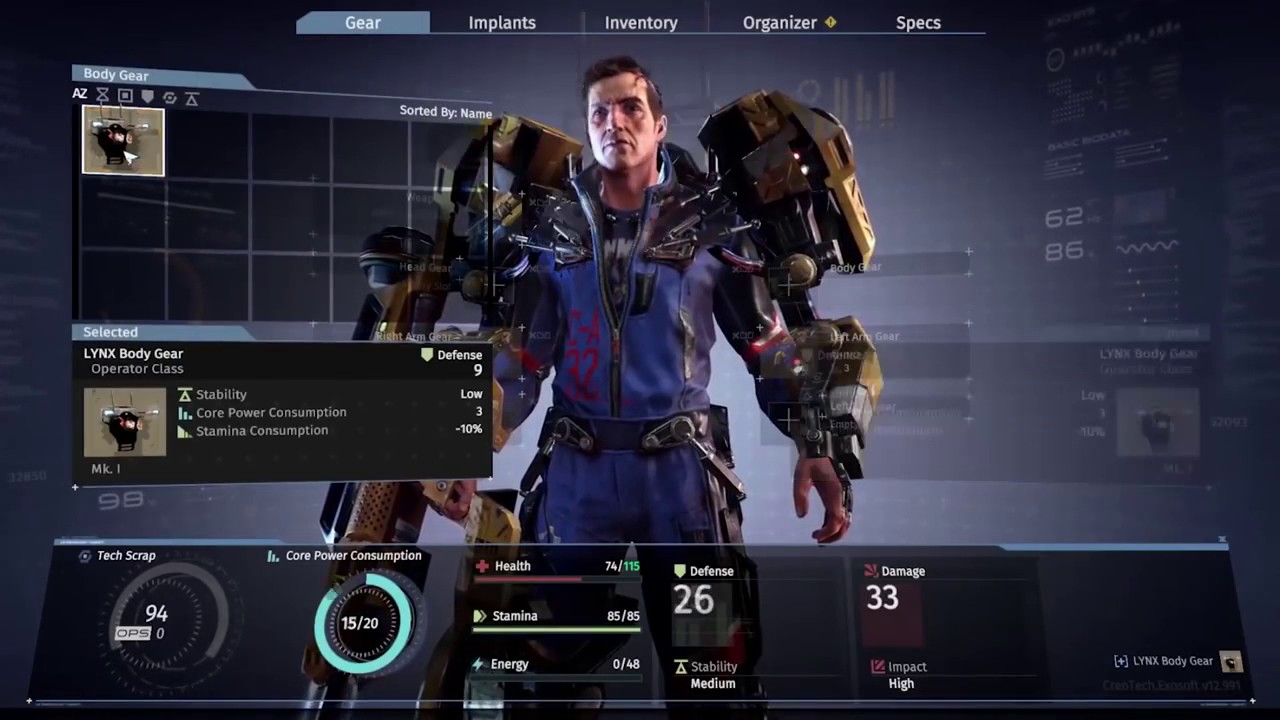Screen dimensions: 1280x720
Task: Switch to the Gear tab
Action: [x=363, y=22]
